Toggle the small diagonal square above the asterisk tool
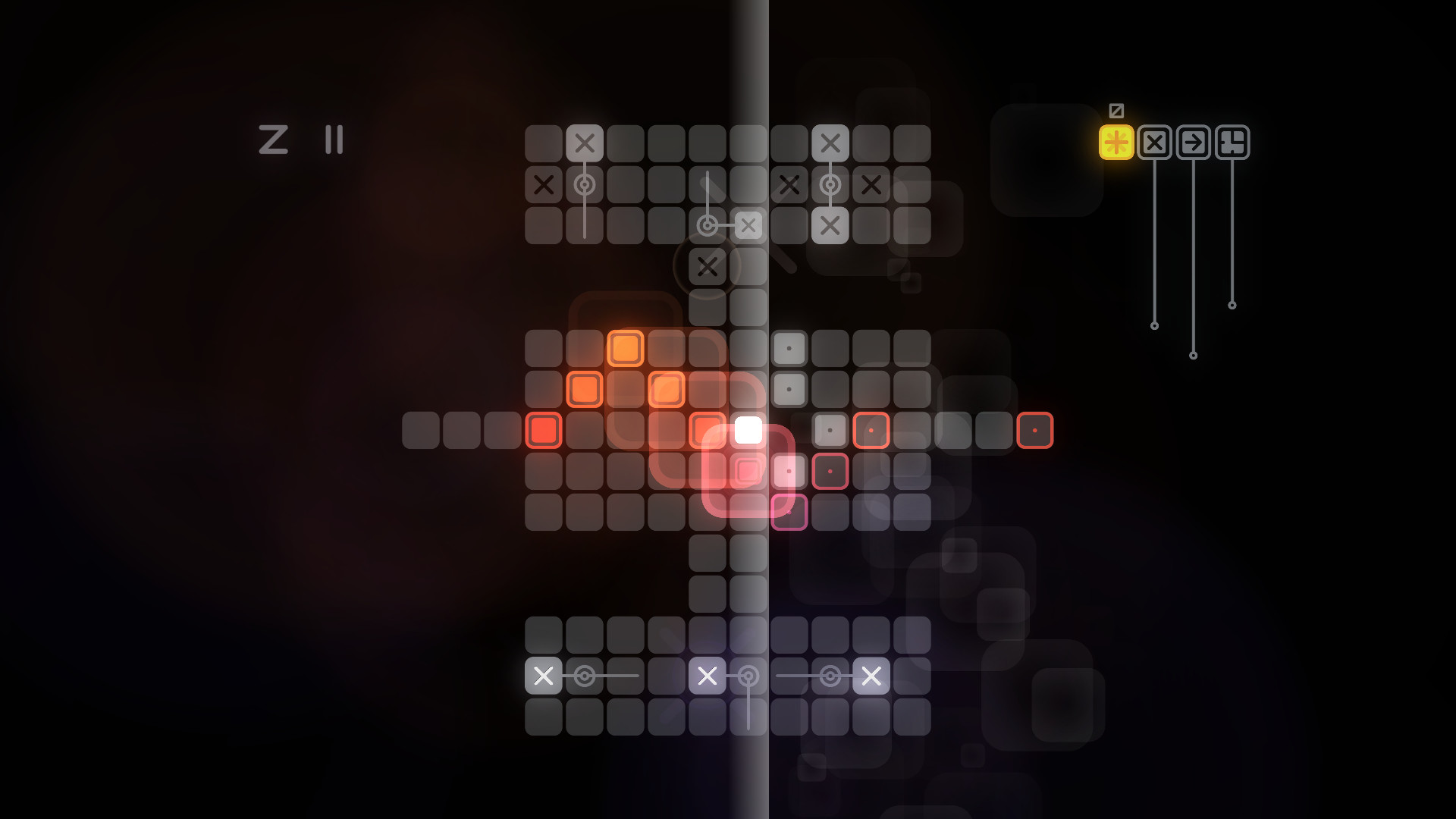1456x819 pixels. pos(1115,110)
